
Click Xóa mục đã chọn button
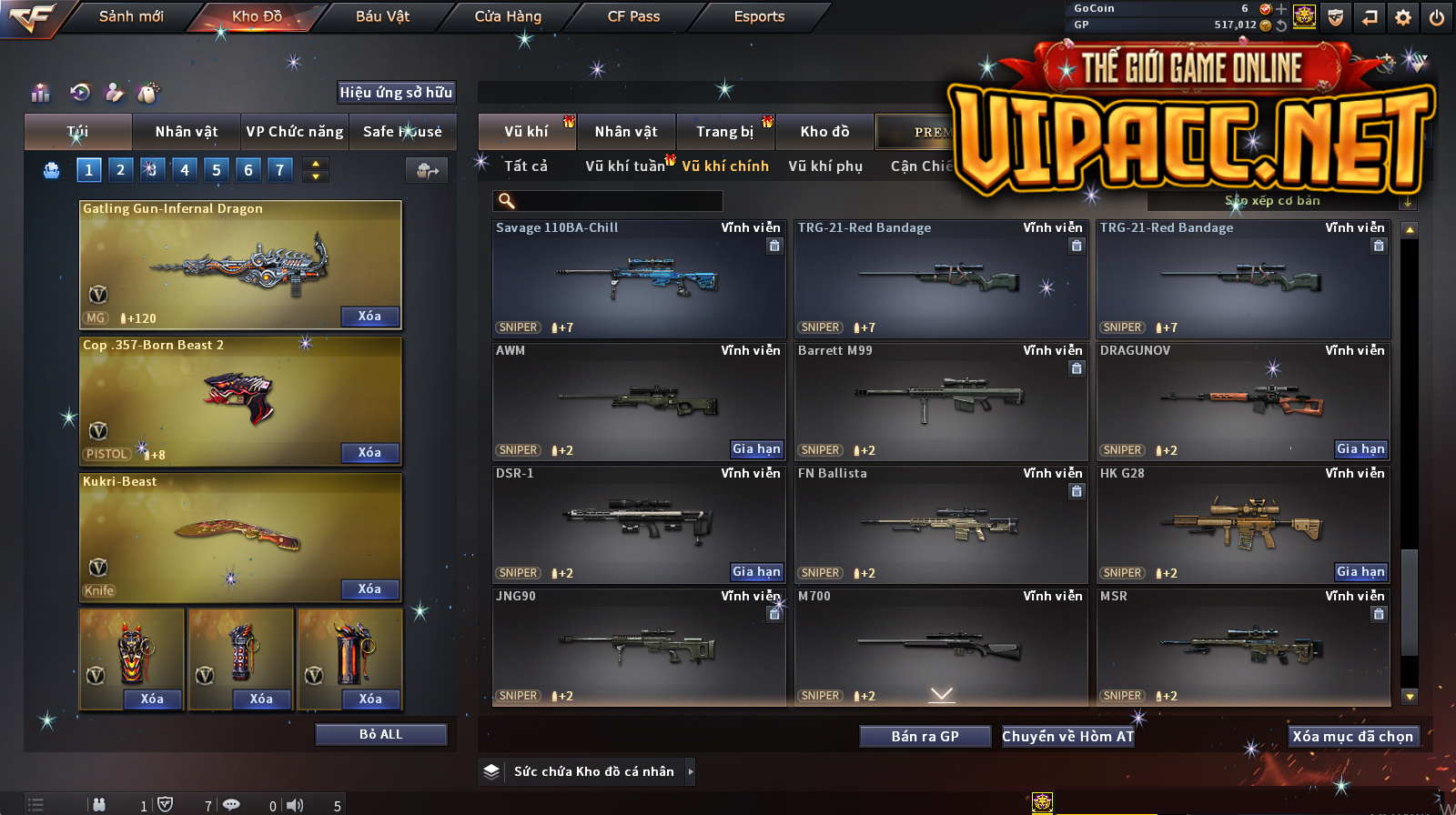click(1353, 737)
